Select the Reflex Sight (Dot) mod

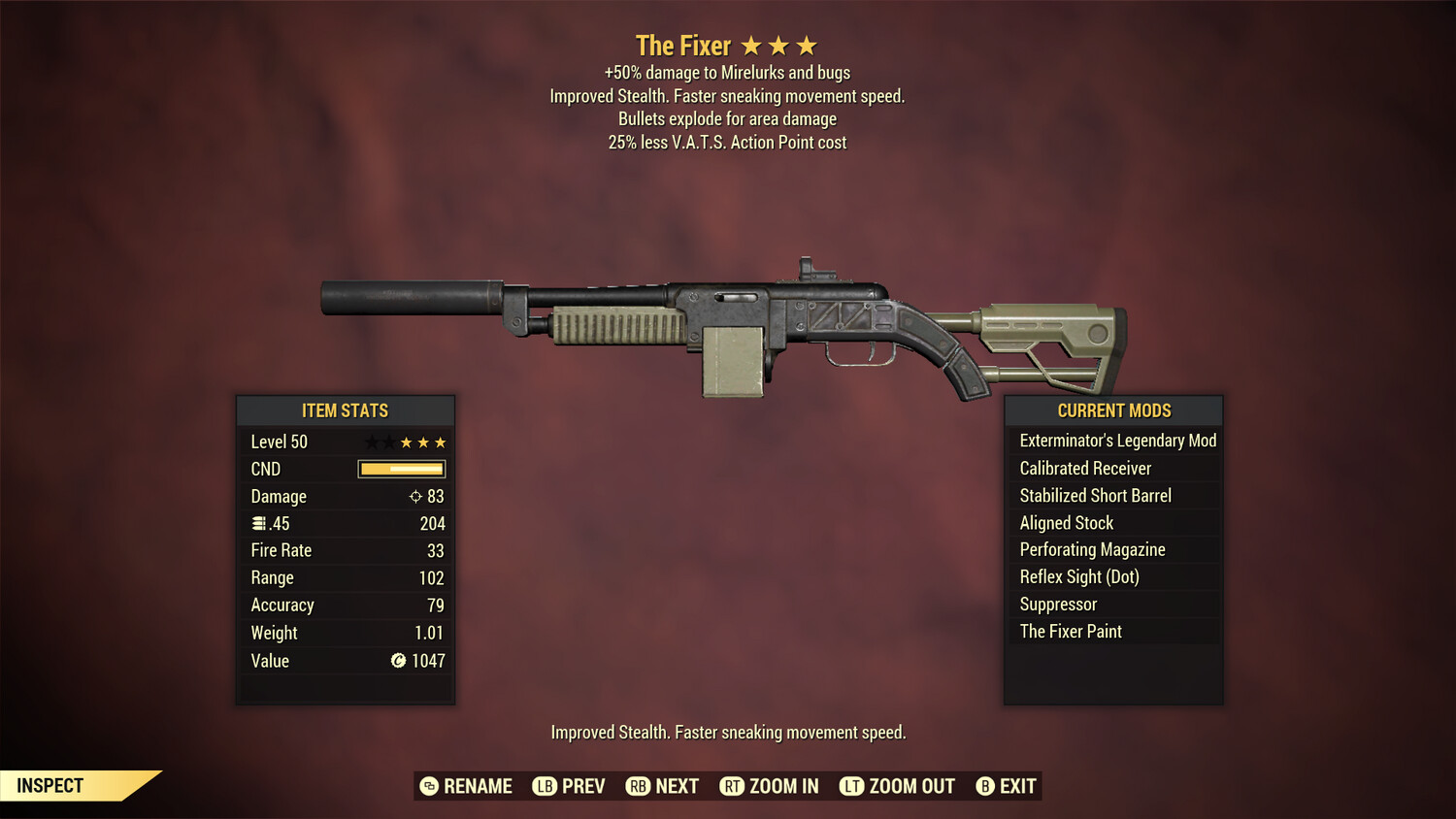click(x=1077, y=576)
